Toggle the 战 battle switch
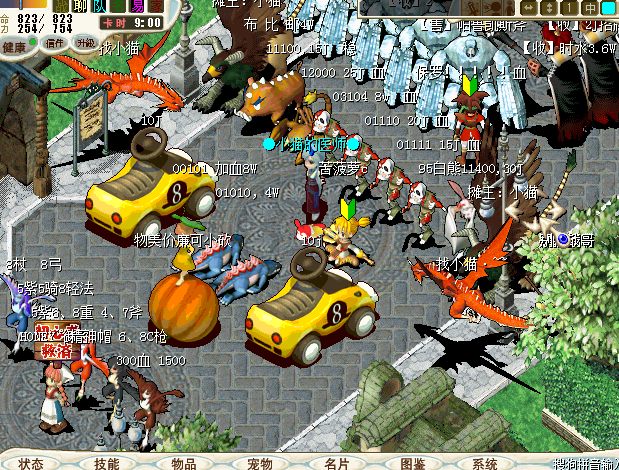Image resolution: width=619 pixels, height=470 pixels. (x=61, y=4)
